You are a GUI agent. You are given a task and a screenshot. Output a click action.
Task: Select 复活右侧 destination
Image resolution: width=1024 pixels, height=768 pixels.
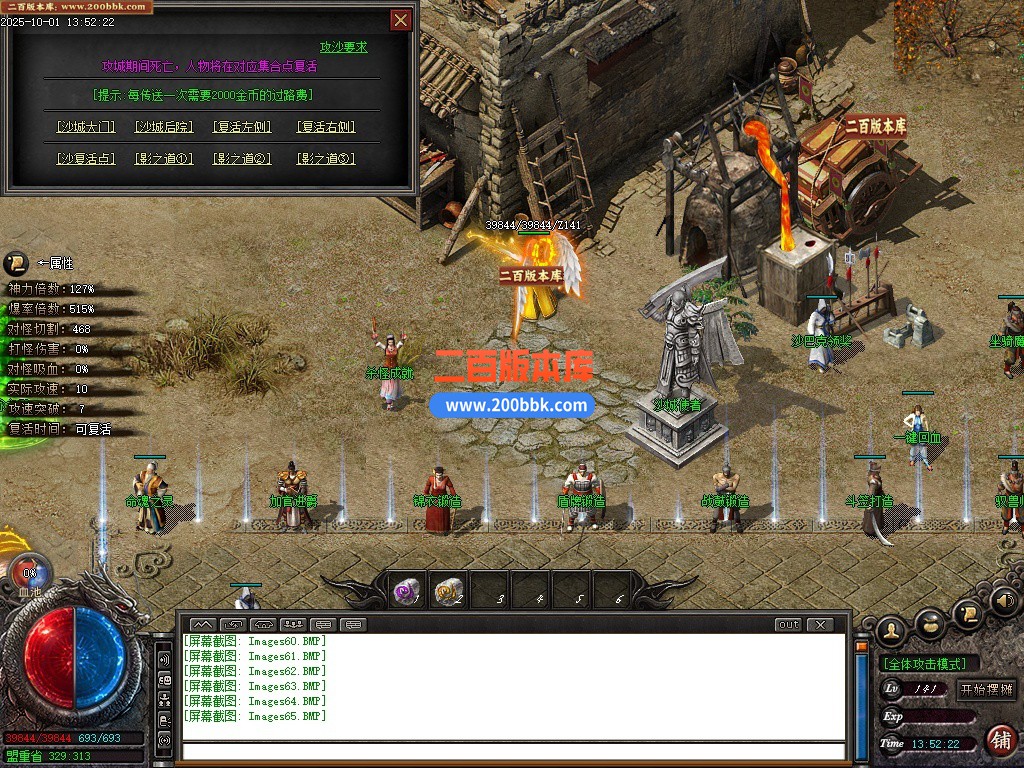point(326,127)
